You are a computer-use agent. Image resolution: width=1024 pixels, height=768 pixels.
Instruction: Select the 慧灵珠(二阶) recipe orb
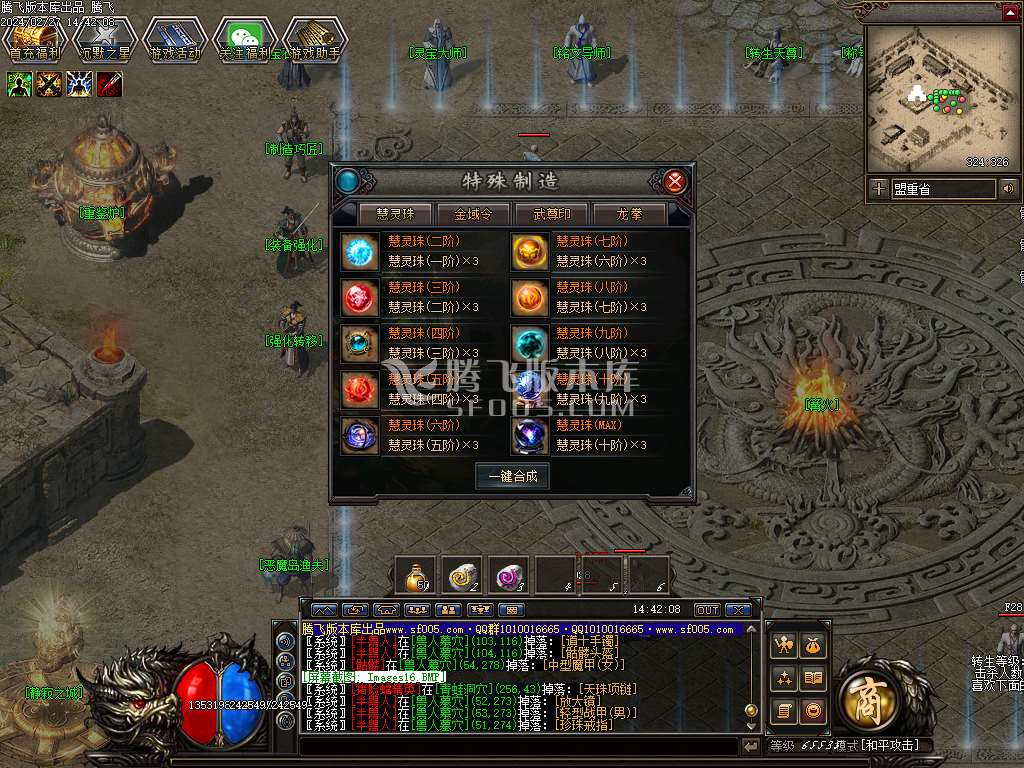[x=359, y=251]
